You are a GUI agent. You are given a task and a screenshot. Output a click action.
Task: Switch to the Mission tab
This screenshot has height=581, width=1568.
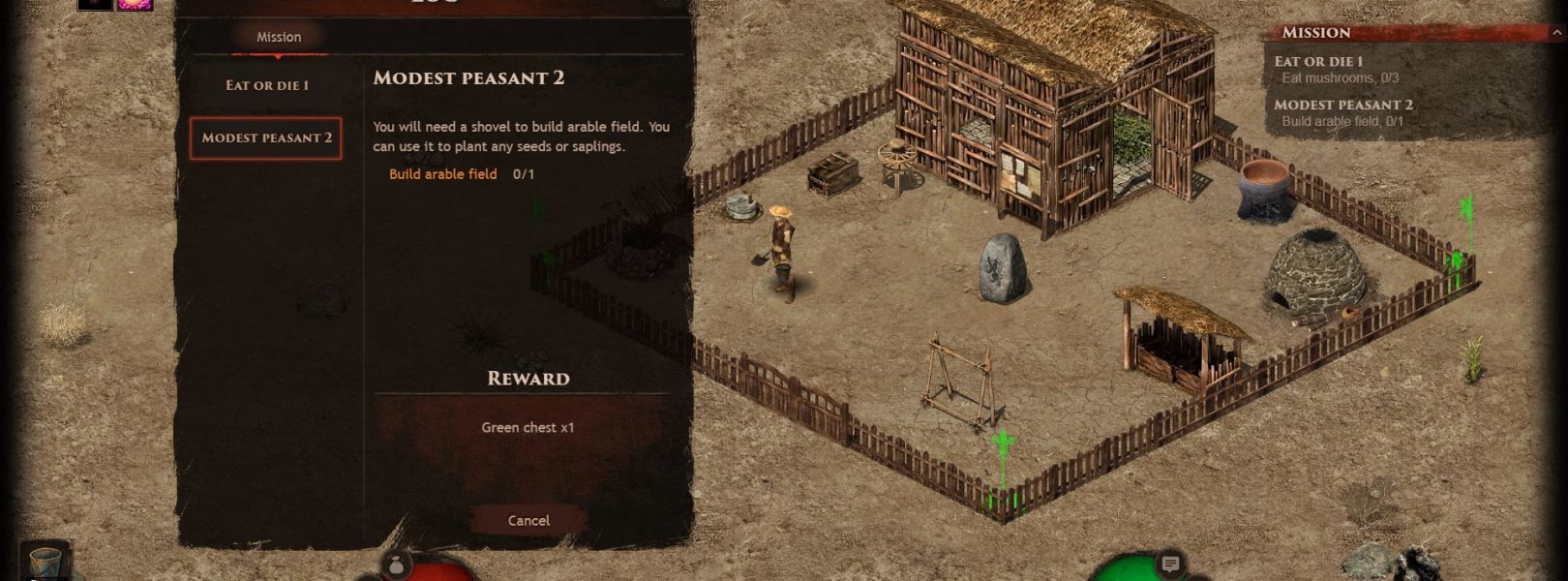pyautogui.click(x=279, y=37)
